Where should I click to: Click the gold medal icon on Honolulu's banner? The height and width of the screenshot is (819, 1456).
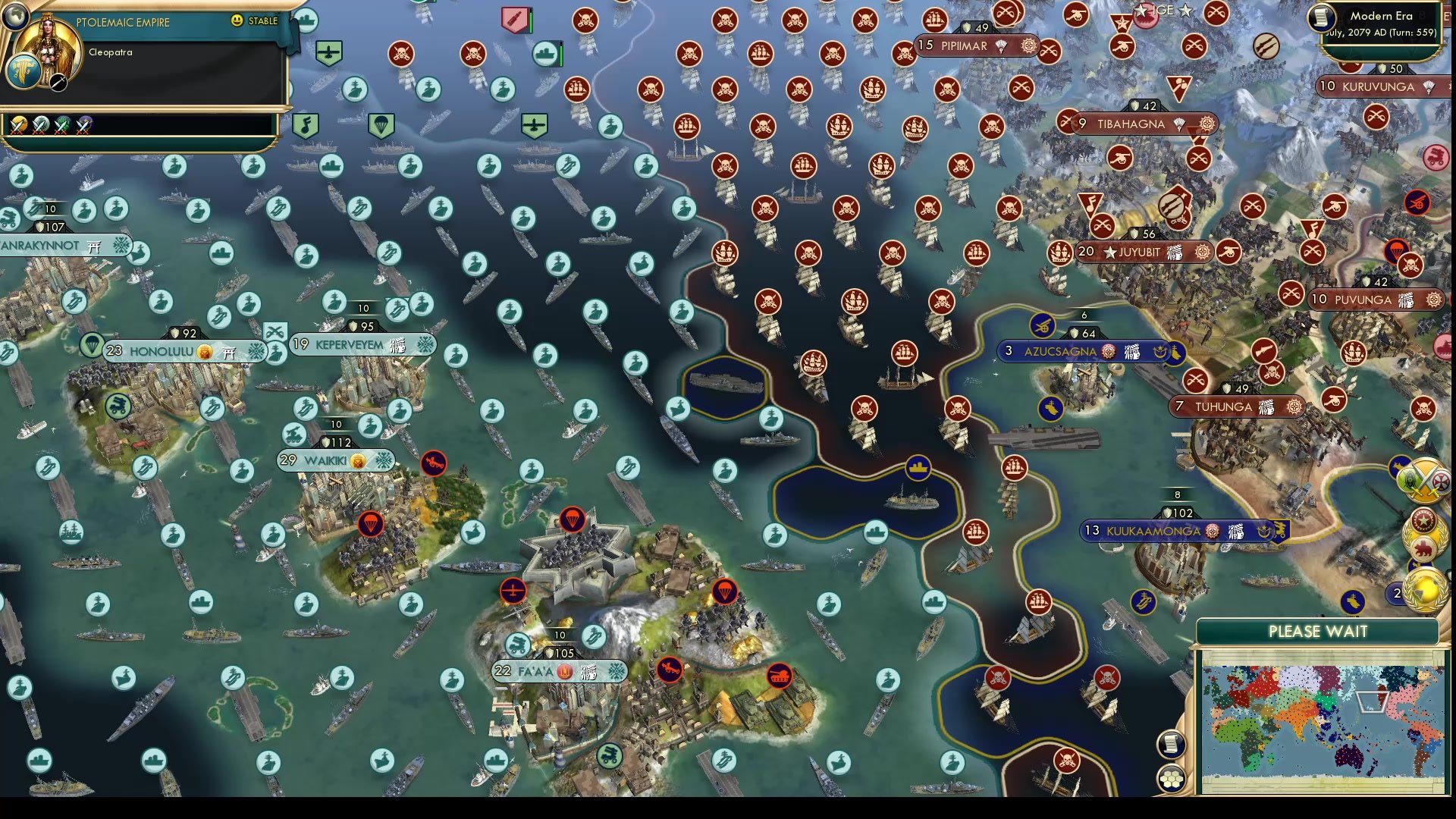204,351
